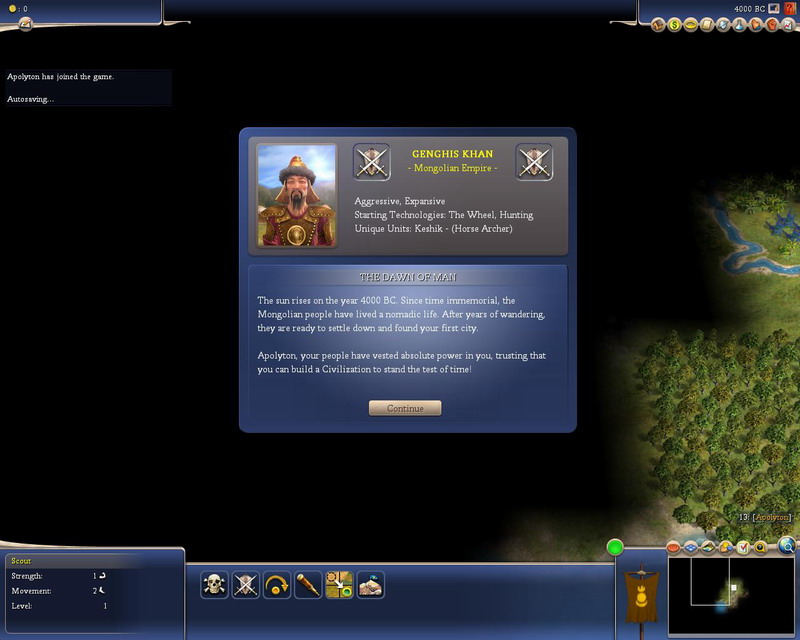This screenshot has height=640, width=800.
Task: Open the event log quill icon
Action: [25, 23]
